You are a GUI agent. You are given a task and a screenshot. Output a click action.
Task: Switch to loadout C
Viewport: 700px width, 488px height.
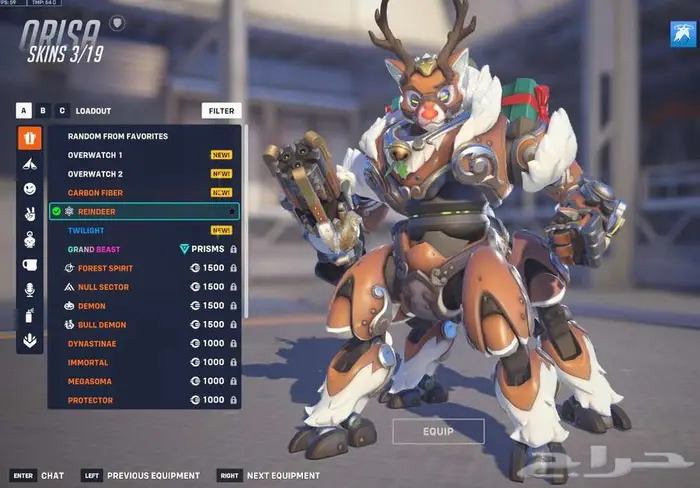click(62, 111)
